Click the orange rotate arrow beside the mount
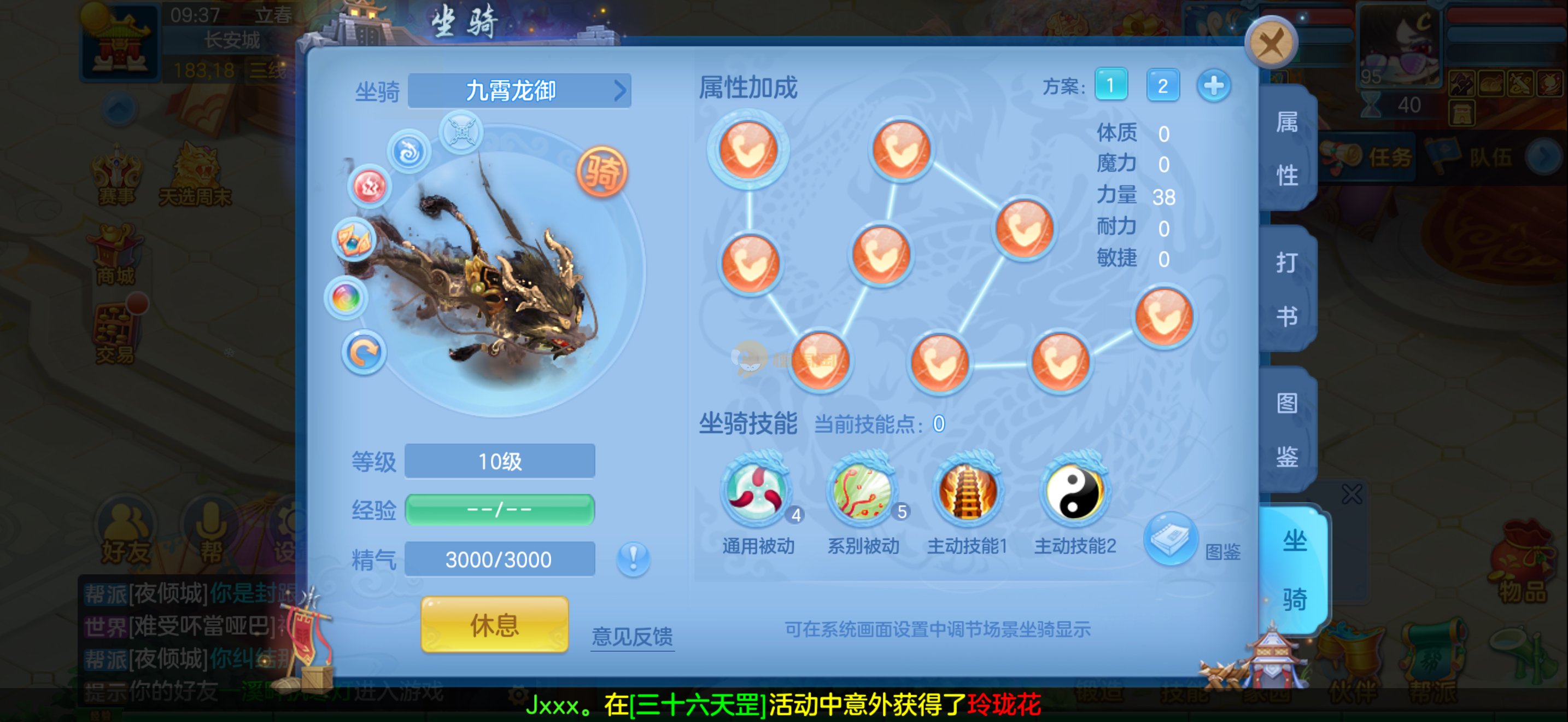The width and height of the screenshot is (1568, 722). point(364,353)
